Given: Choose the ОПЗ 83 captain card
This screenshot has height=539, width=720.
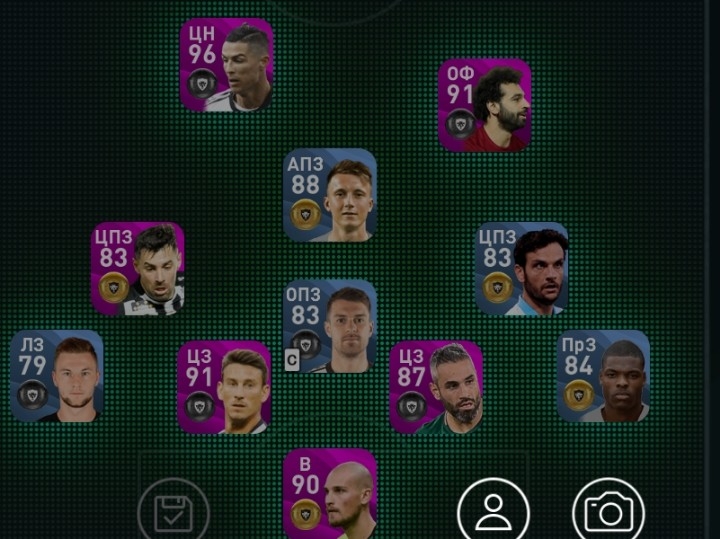Looking at the screenshot, I should tap(330, 327).
